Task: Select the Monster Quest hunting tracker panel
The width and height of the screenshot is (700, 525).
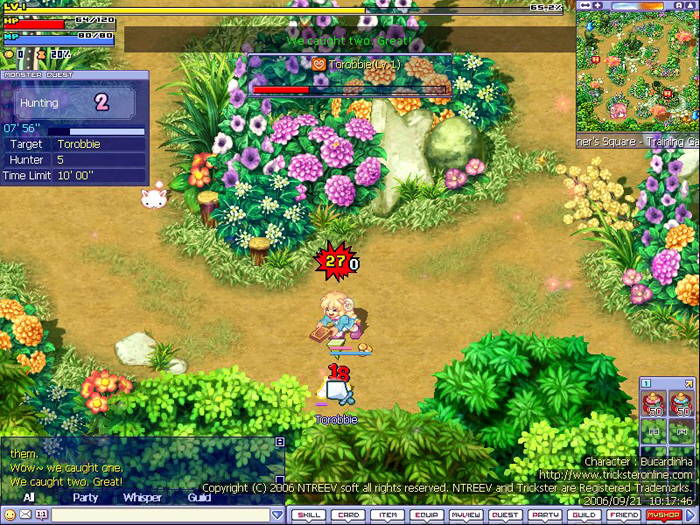Action: 74,127
